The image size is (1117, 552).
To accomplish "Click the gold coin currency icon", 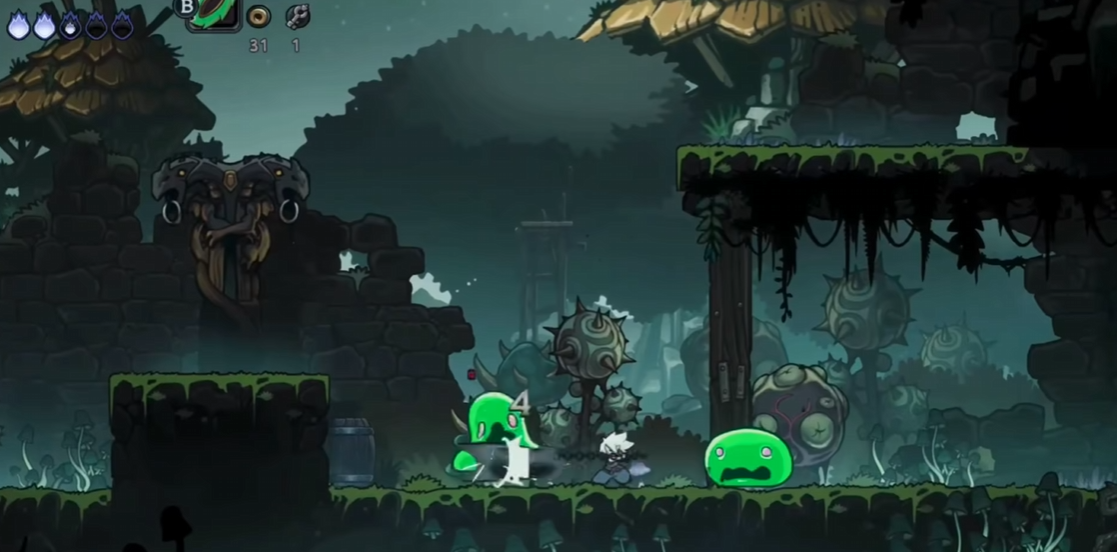I will coord(258,16).
